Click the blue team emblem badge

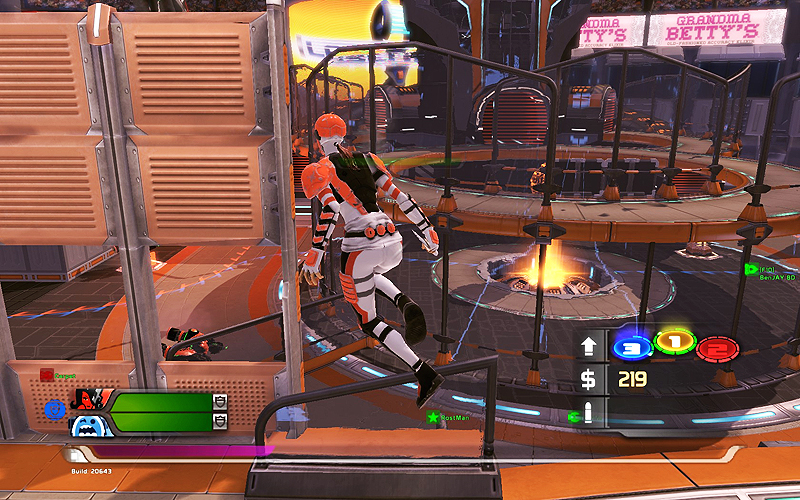[x=53, y=410]
